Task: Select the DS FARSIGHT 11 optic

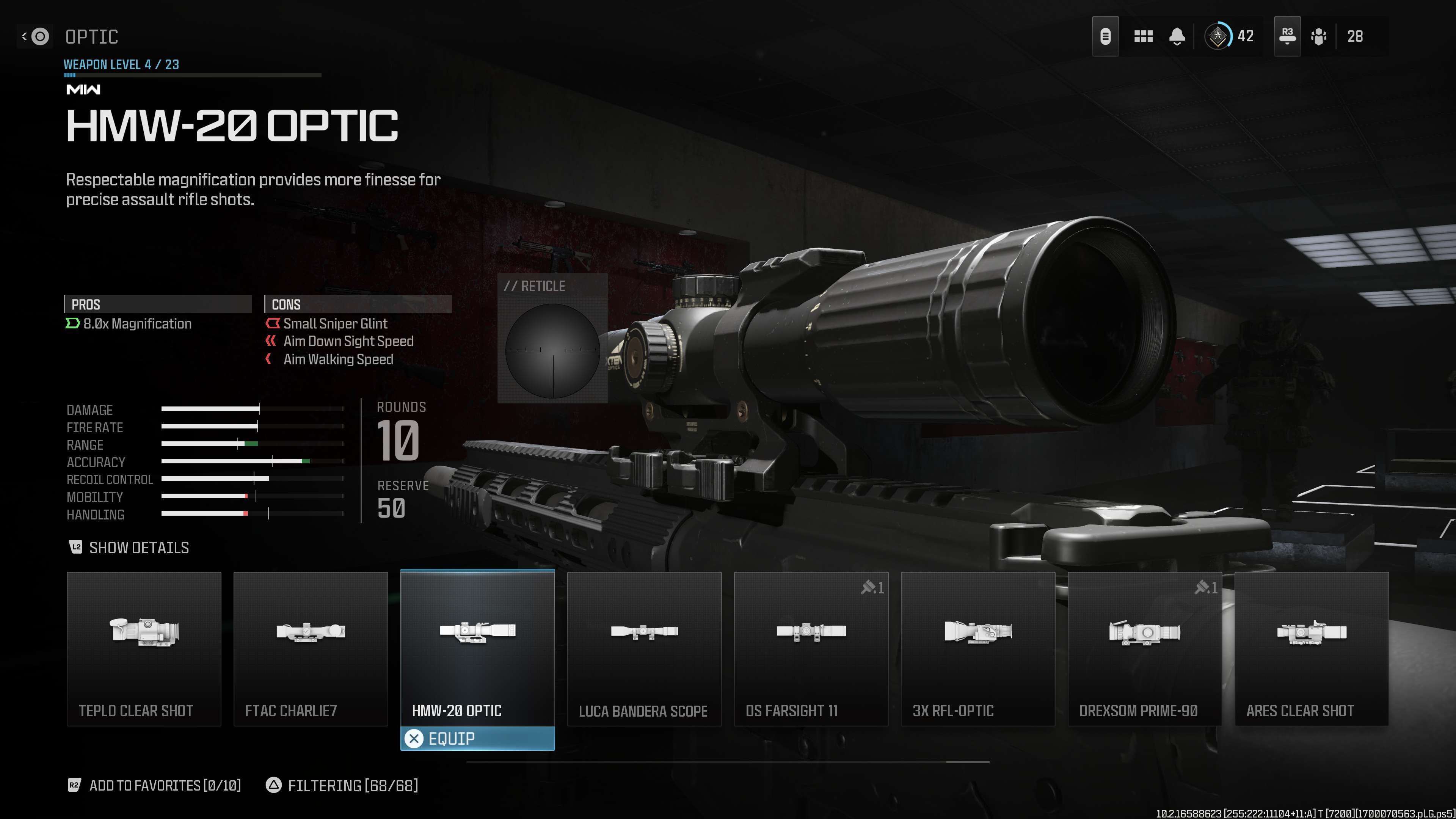Action: click(x=811, y=648)
